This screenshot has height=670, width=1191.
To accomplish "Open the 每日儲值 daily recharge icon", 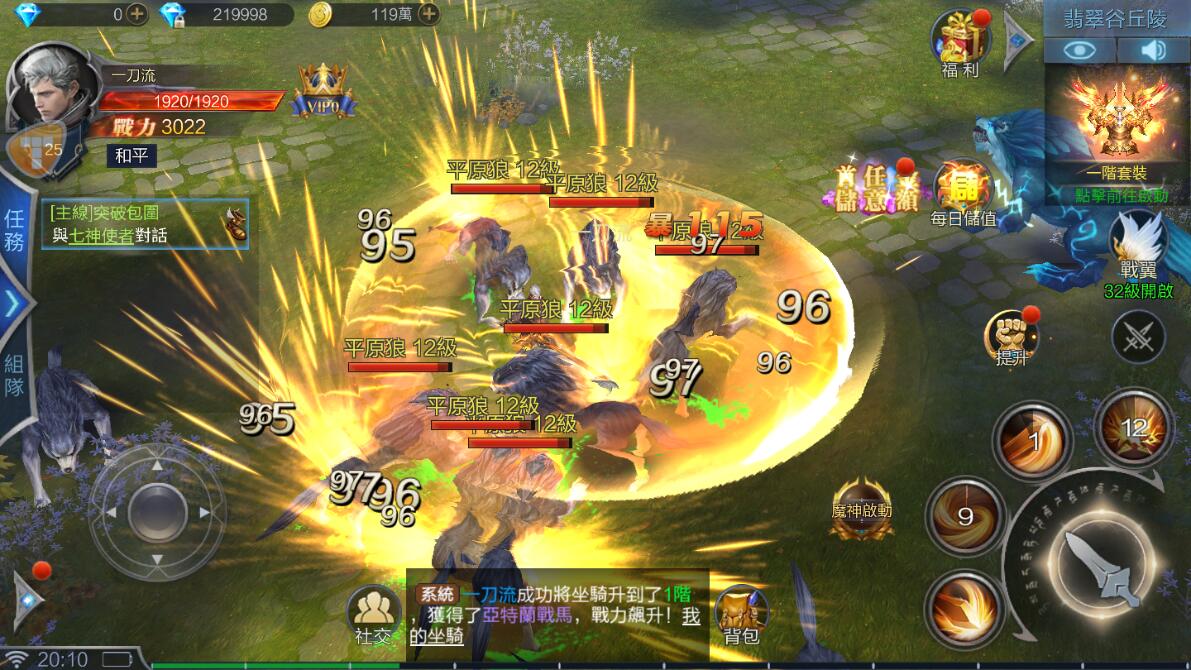I will point(963,190).
